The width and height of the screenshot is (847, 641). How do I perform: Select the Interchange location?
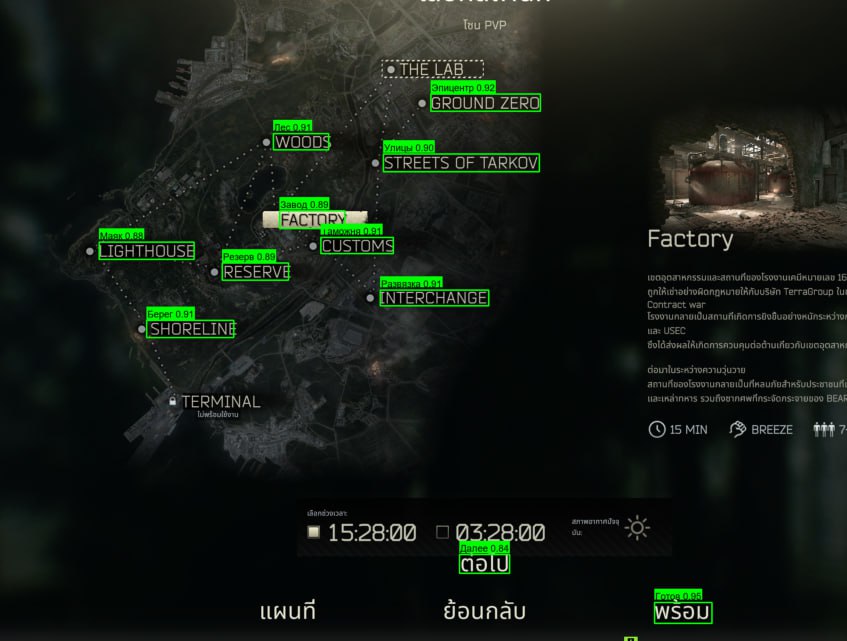[434, 298]
